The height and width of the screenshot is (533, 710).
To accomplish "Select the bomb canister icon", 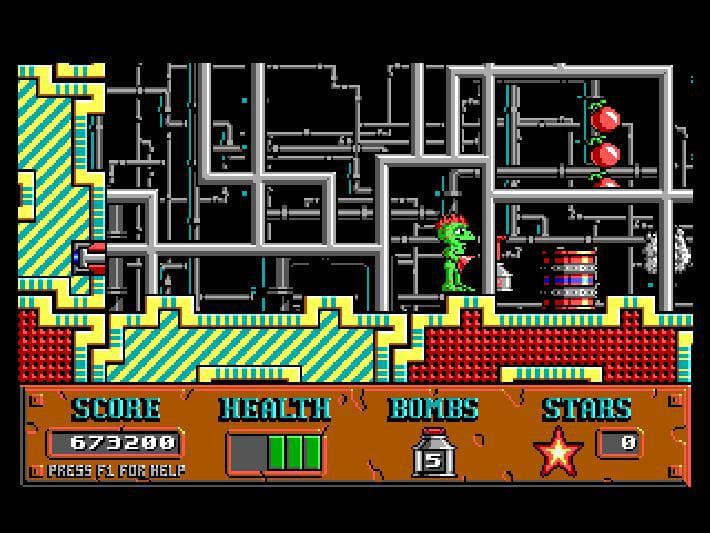I will [433, 452].
